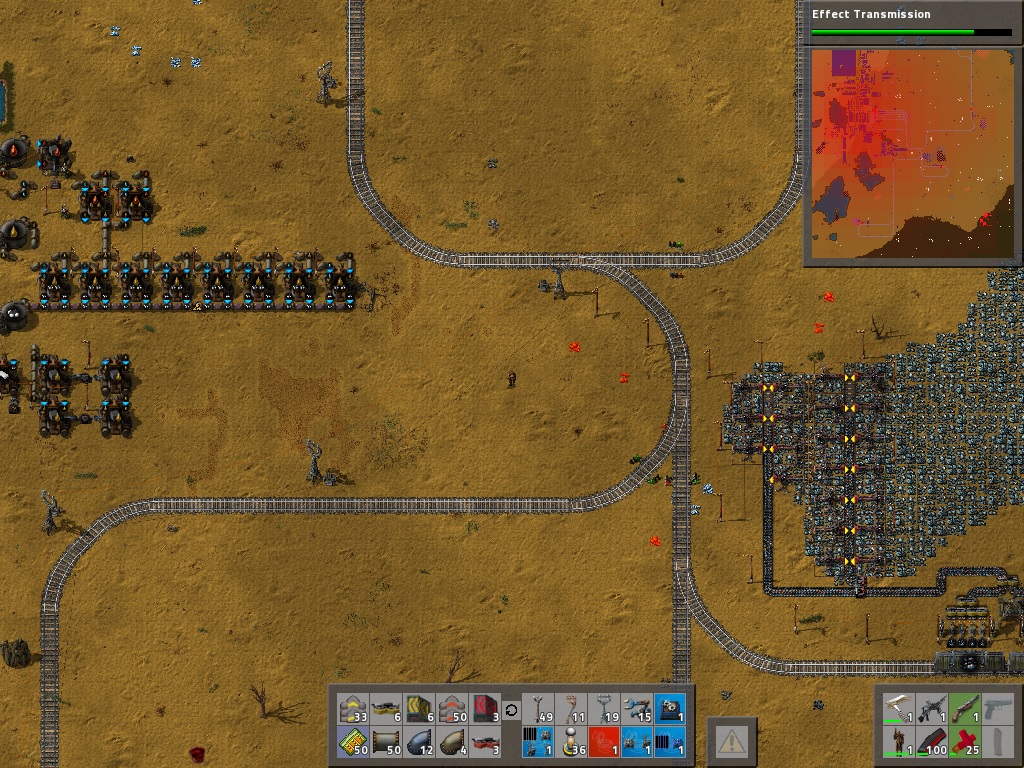
Task: Select the green circuit slot
Action: (352, 742)
